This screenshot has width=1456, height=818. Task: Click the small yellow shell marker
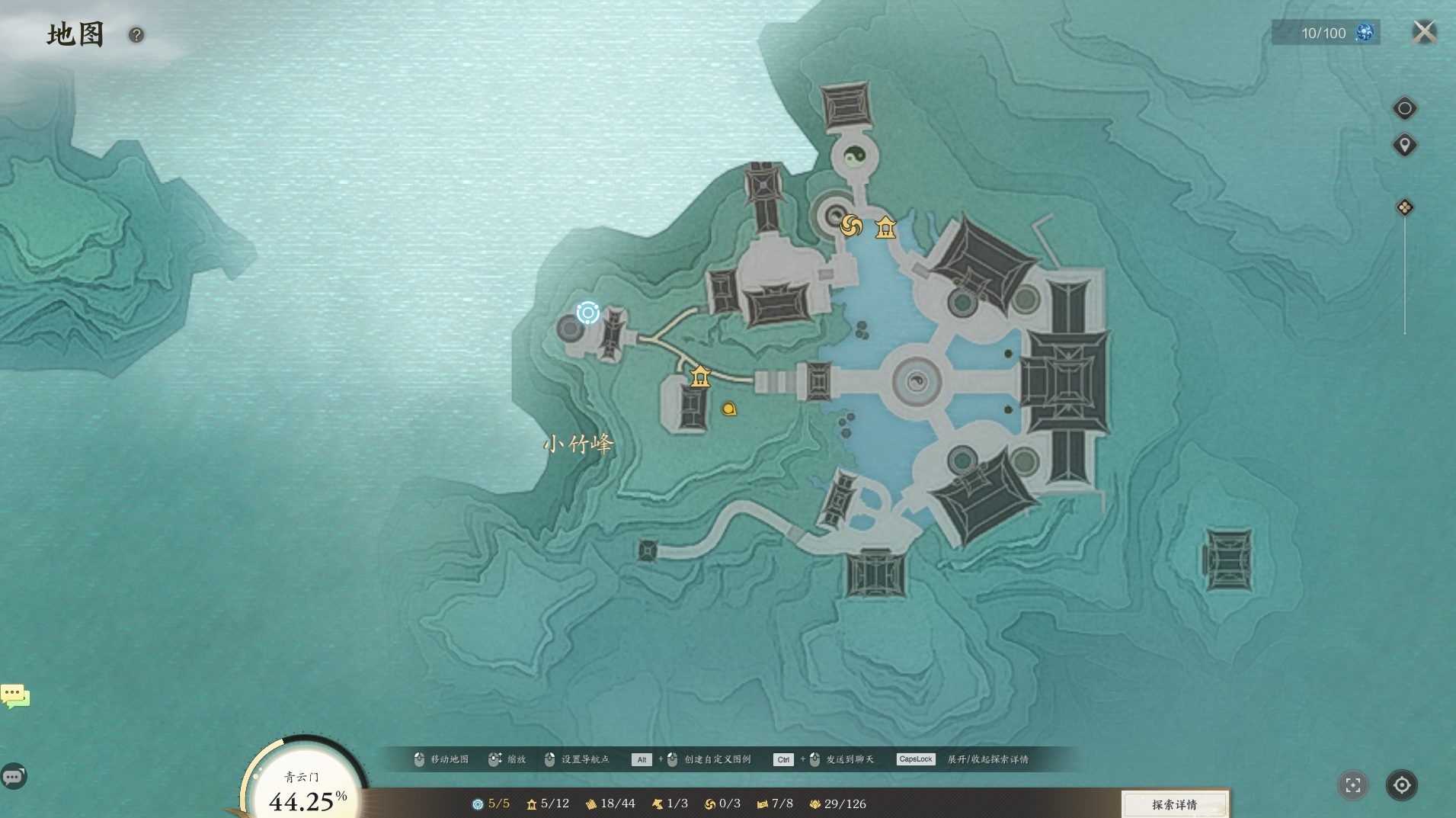(x=729, y=409)
